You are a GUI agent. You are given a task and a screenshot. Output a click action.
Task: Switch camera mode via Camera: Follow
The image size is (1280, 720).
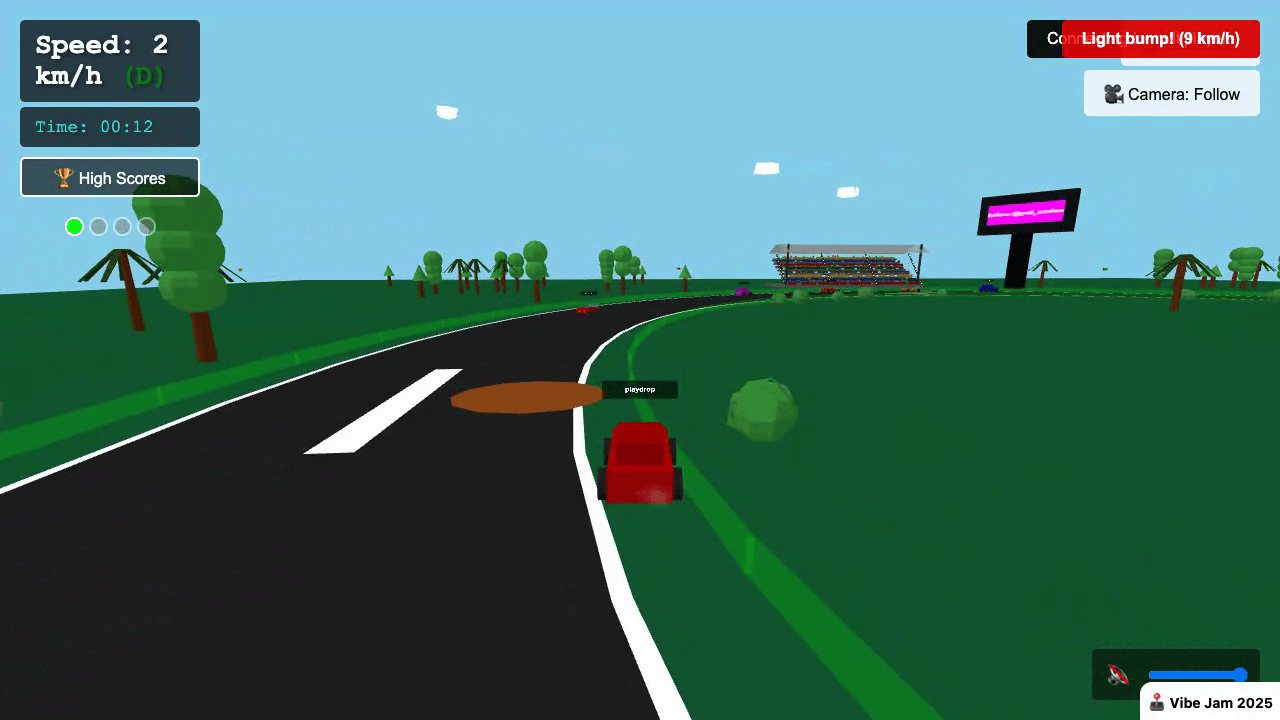(x=1171, y=93)
